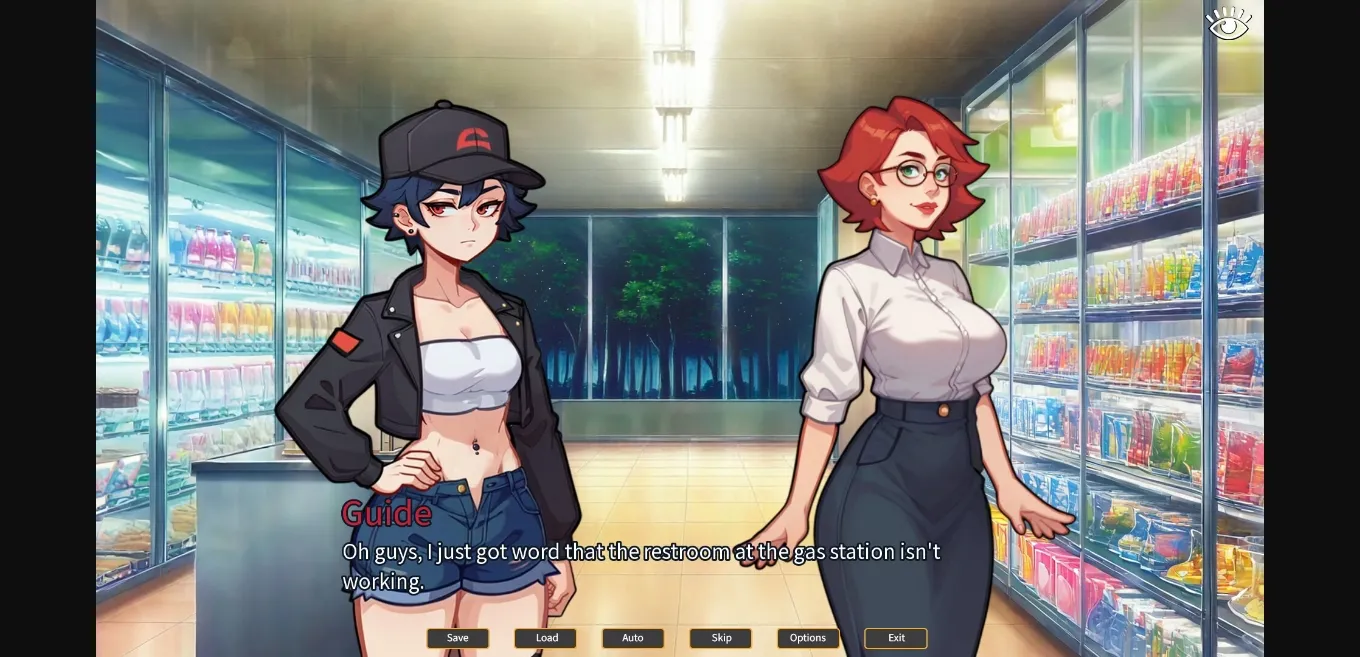This screenshot has width=1360, height=657.
Task: Open the Load menu
Action: tap(546, 638)
